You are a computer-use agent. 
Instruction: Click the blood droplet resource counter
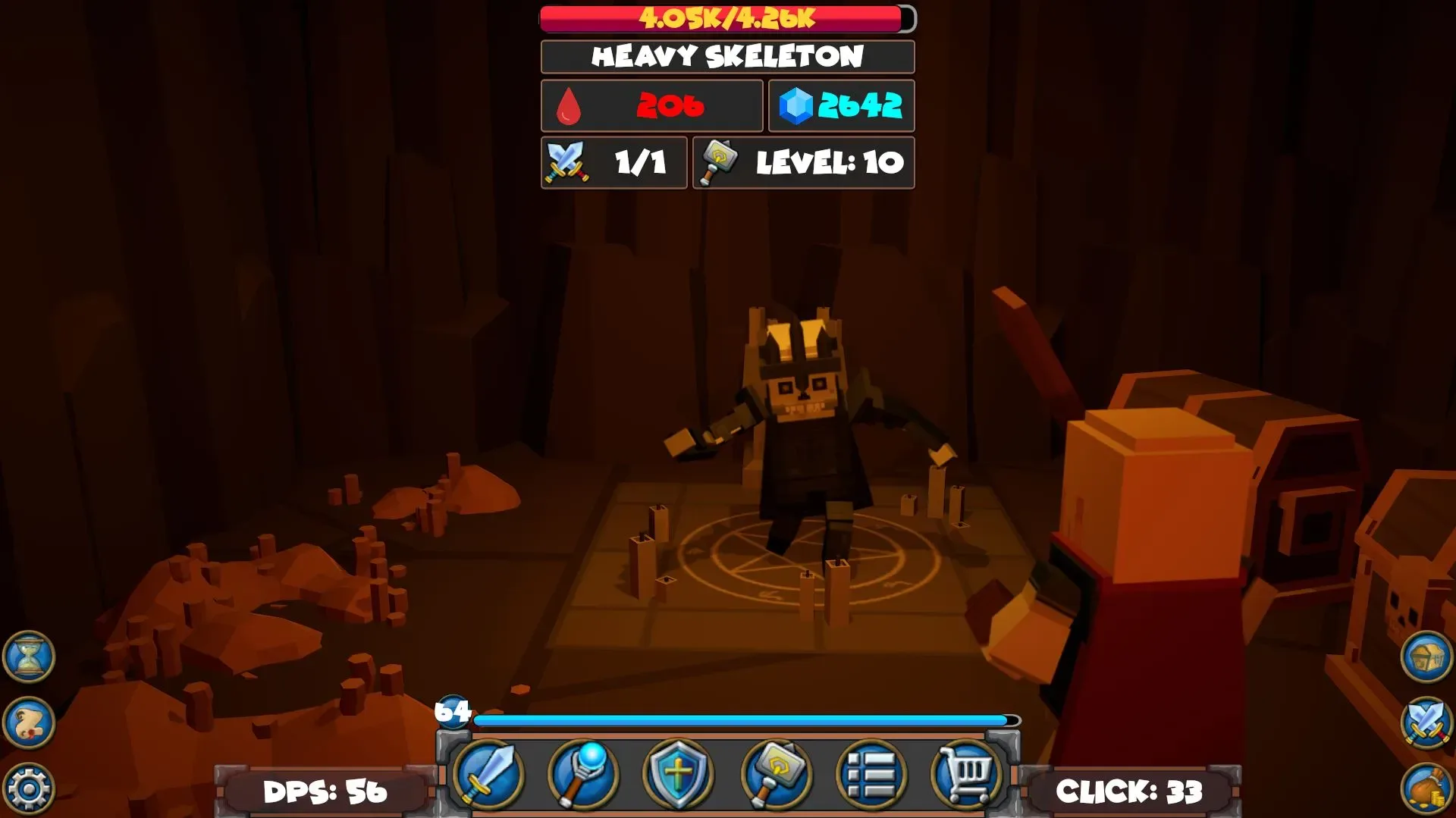(x=651, y=106)
